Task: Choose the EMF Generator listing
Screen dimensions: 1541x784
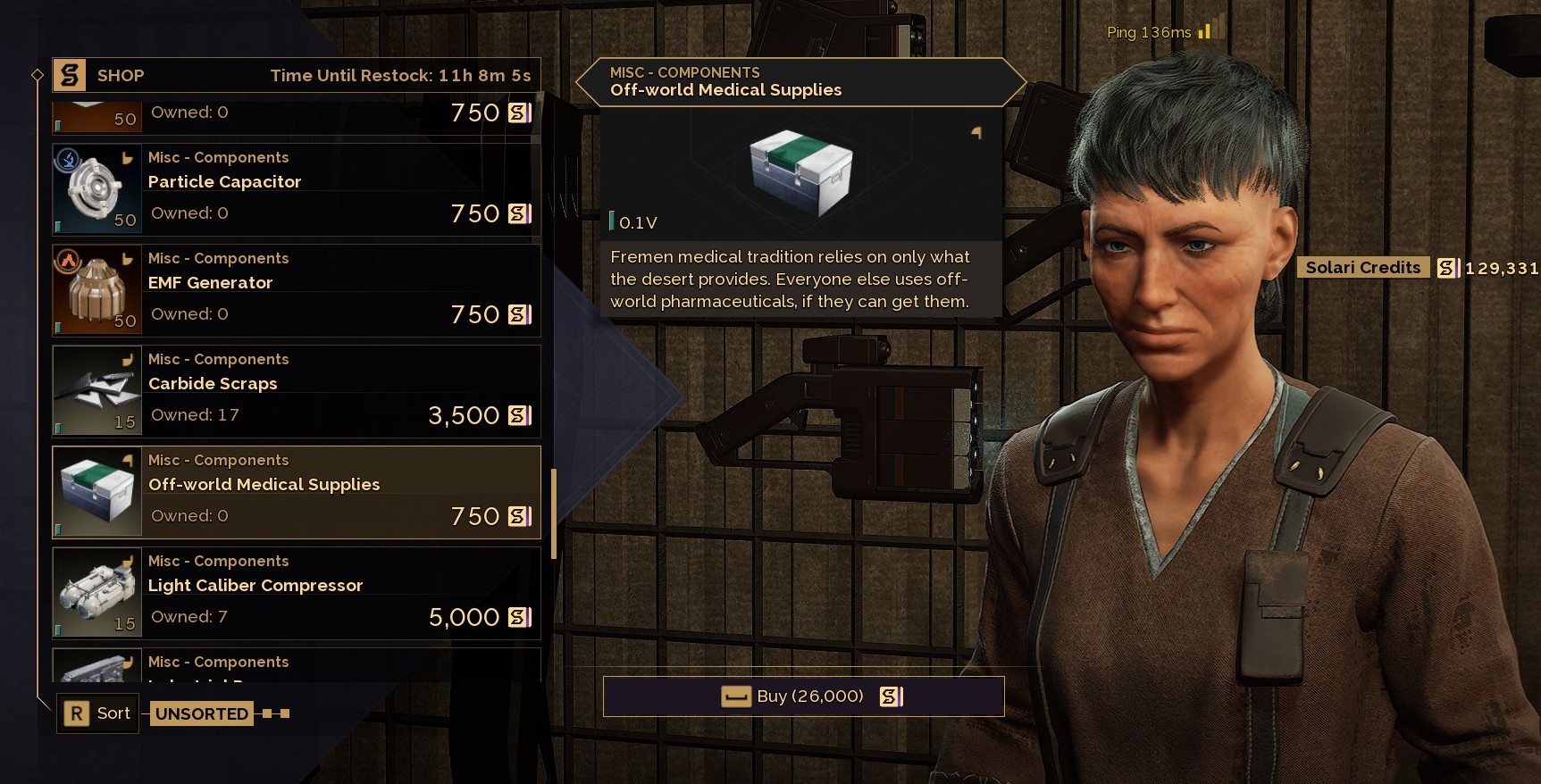Action: [339, 291]
